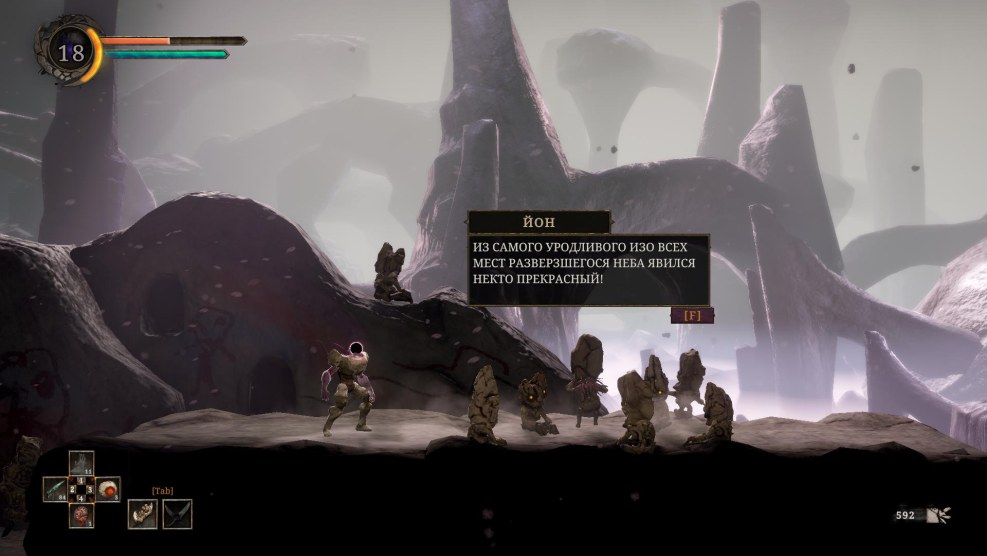
Task: Click the character level 18 emblem
Action: 70,53
